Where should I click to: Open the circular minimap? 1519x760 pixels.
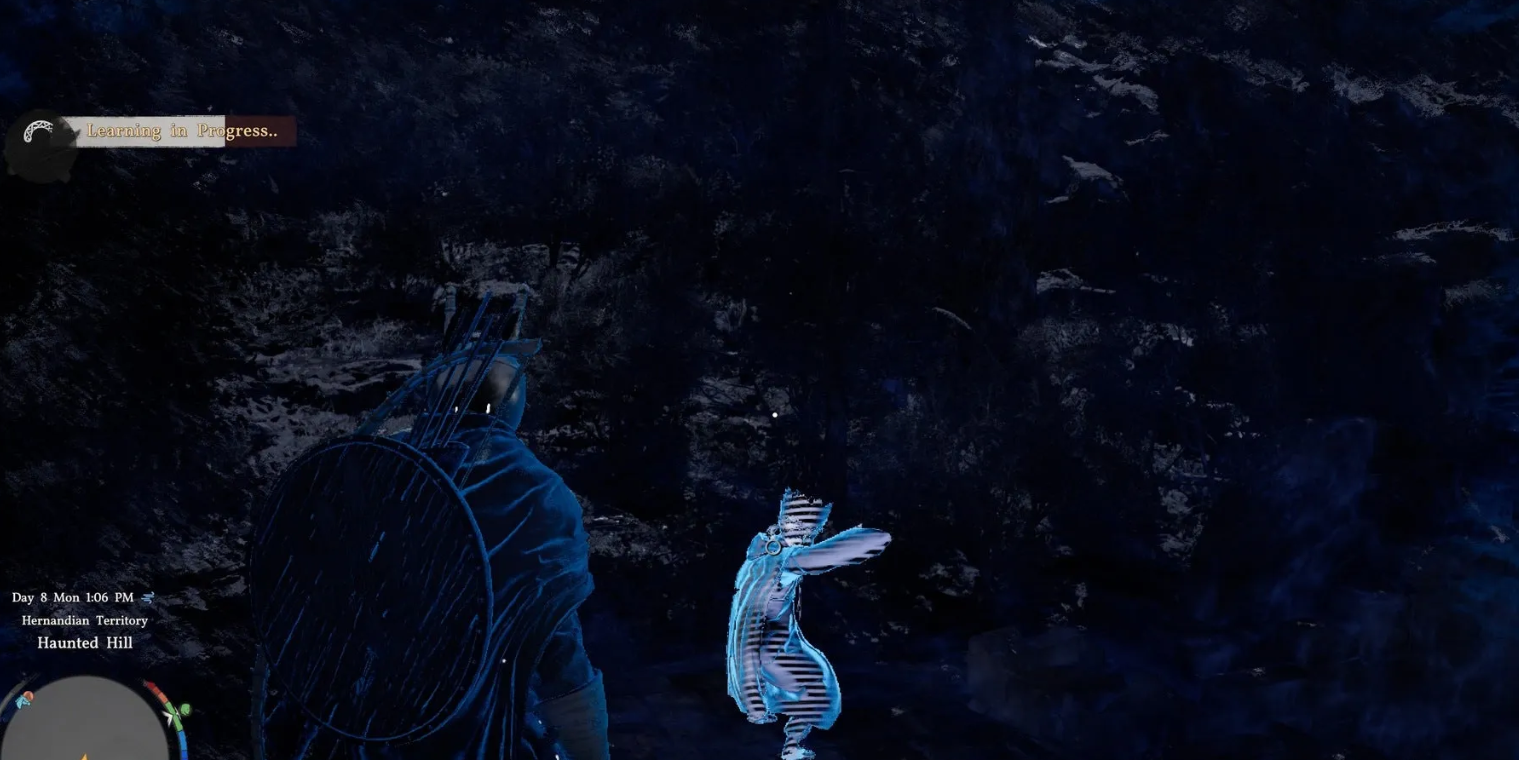tap(85, 720)
